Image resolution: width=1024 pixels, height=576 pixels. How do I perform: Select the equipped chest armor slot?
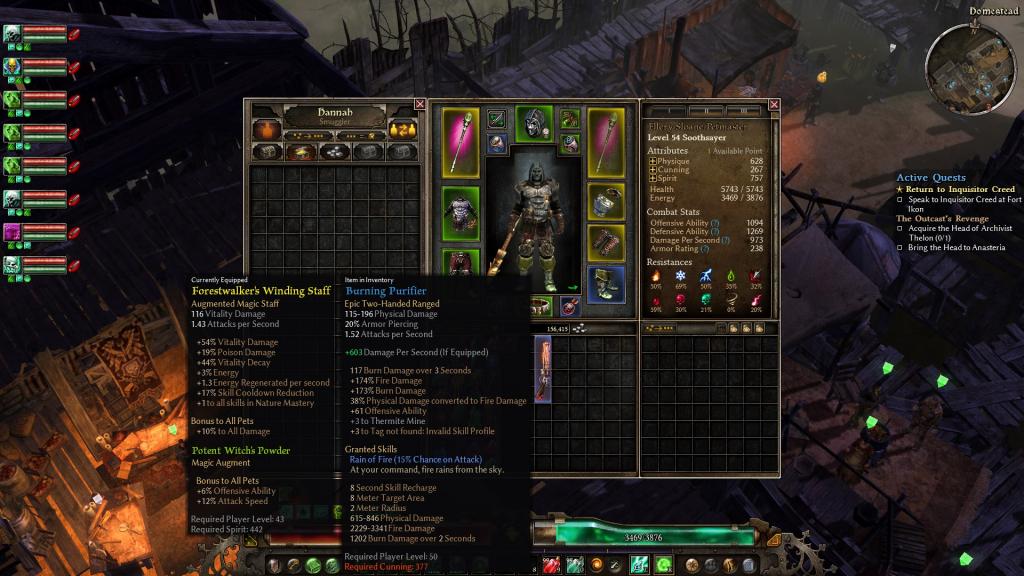tap(460, 211)
